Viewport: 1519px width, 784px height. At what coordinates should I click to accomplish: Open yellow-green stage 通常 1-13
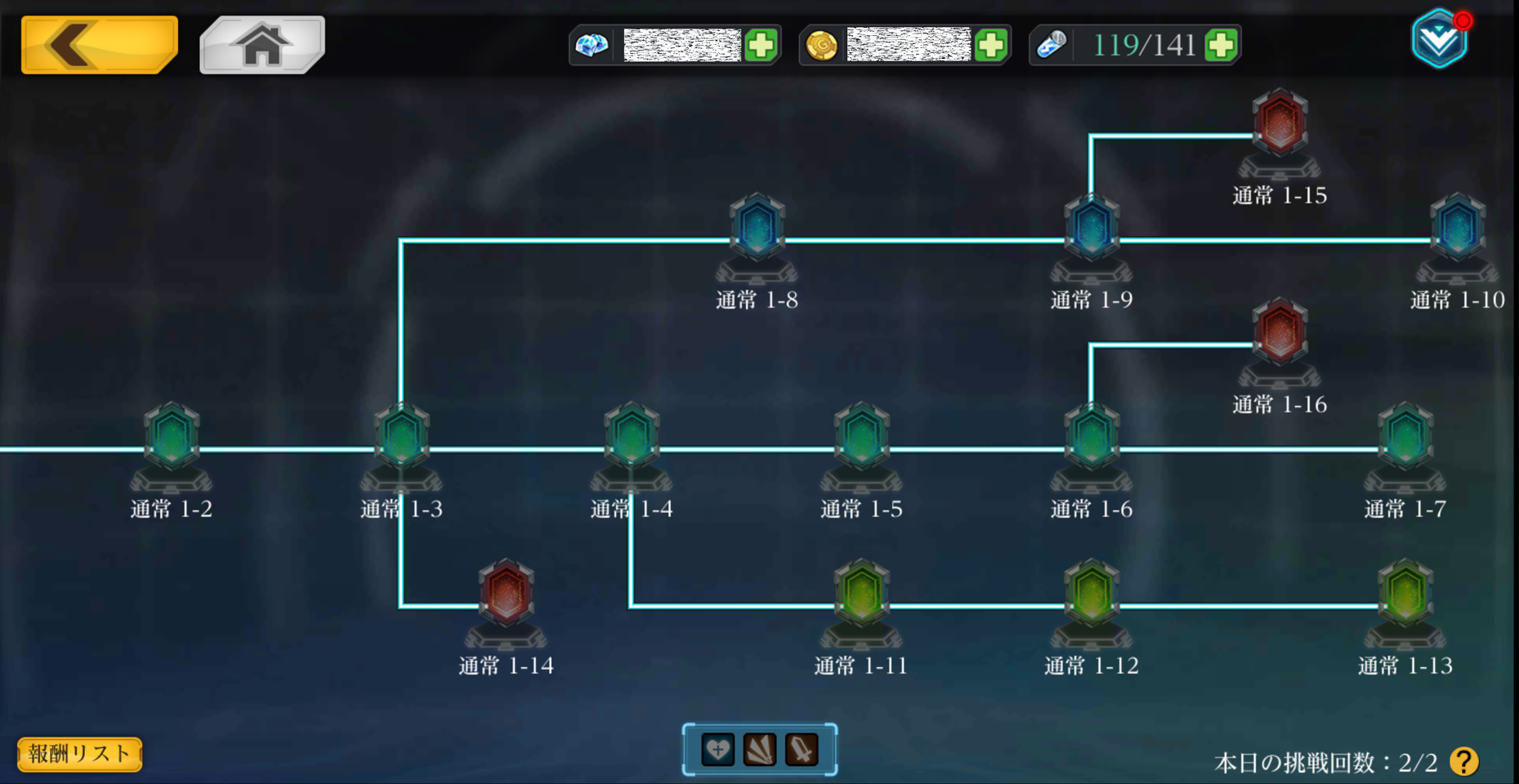[1405, 594]
